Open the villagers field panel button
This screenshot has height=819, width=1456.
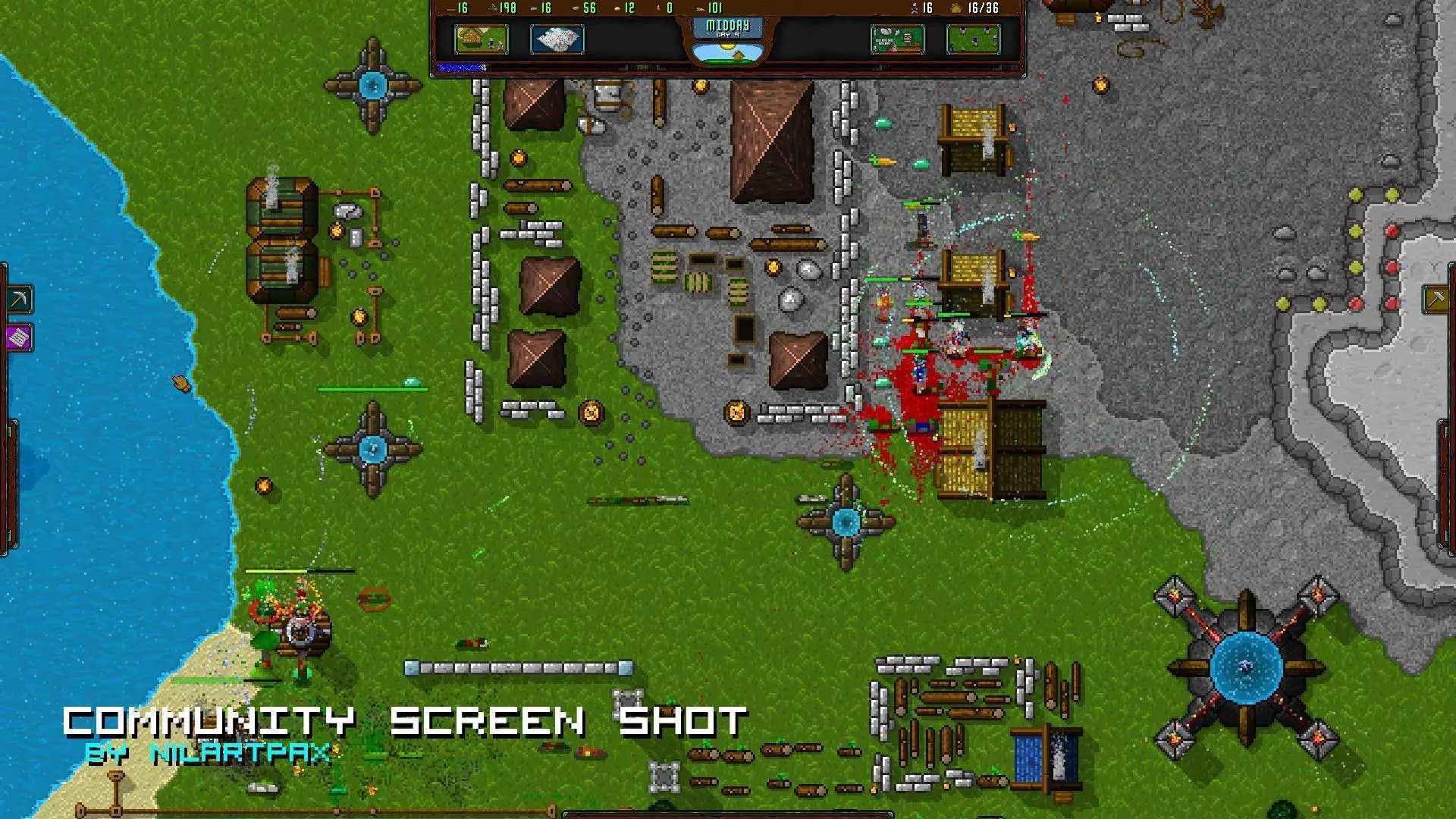[x=973, y=39]
